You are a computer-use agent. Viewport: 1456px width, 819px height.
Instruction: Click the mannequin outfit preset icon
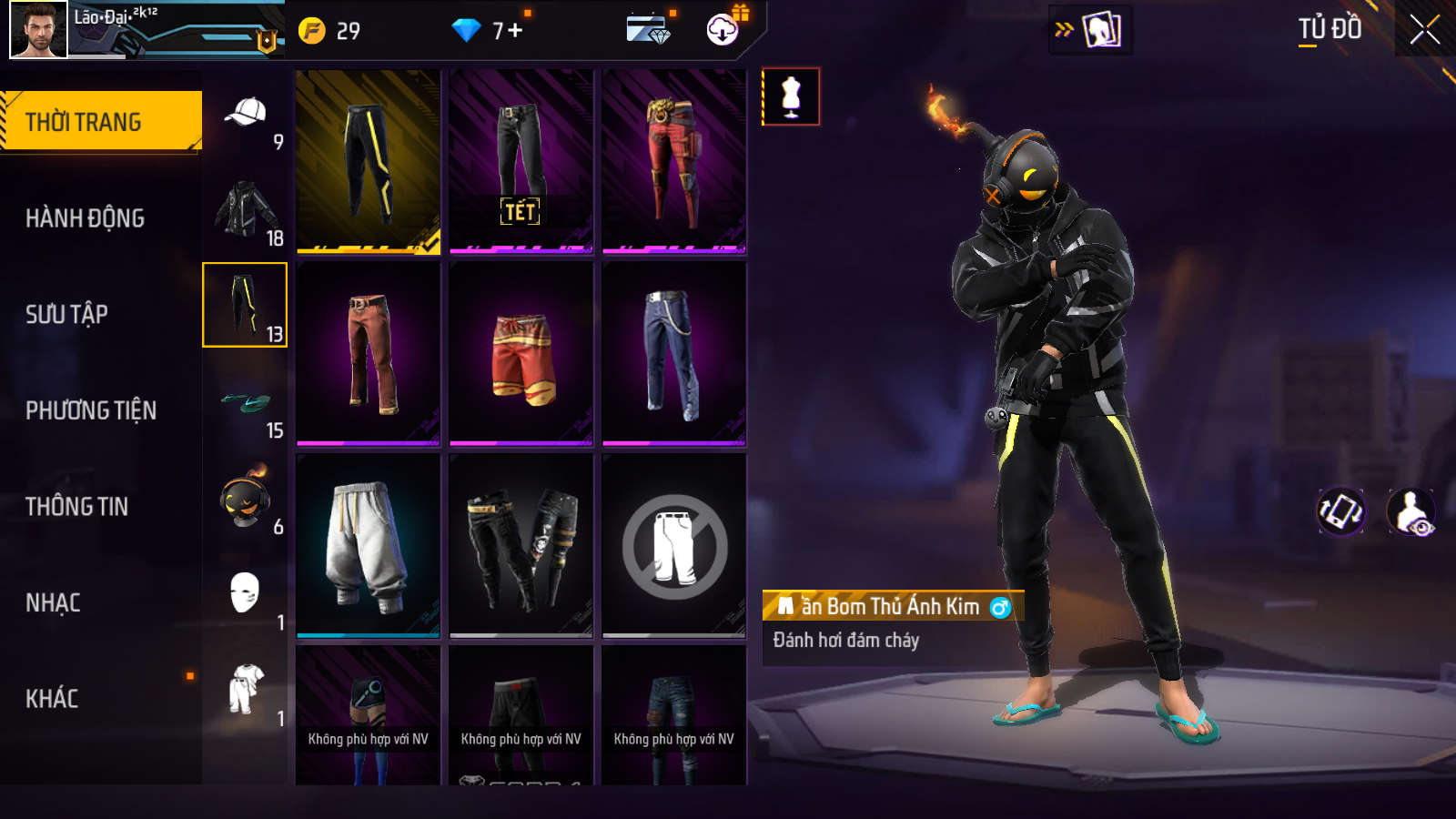(x=791, y=96)
